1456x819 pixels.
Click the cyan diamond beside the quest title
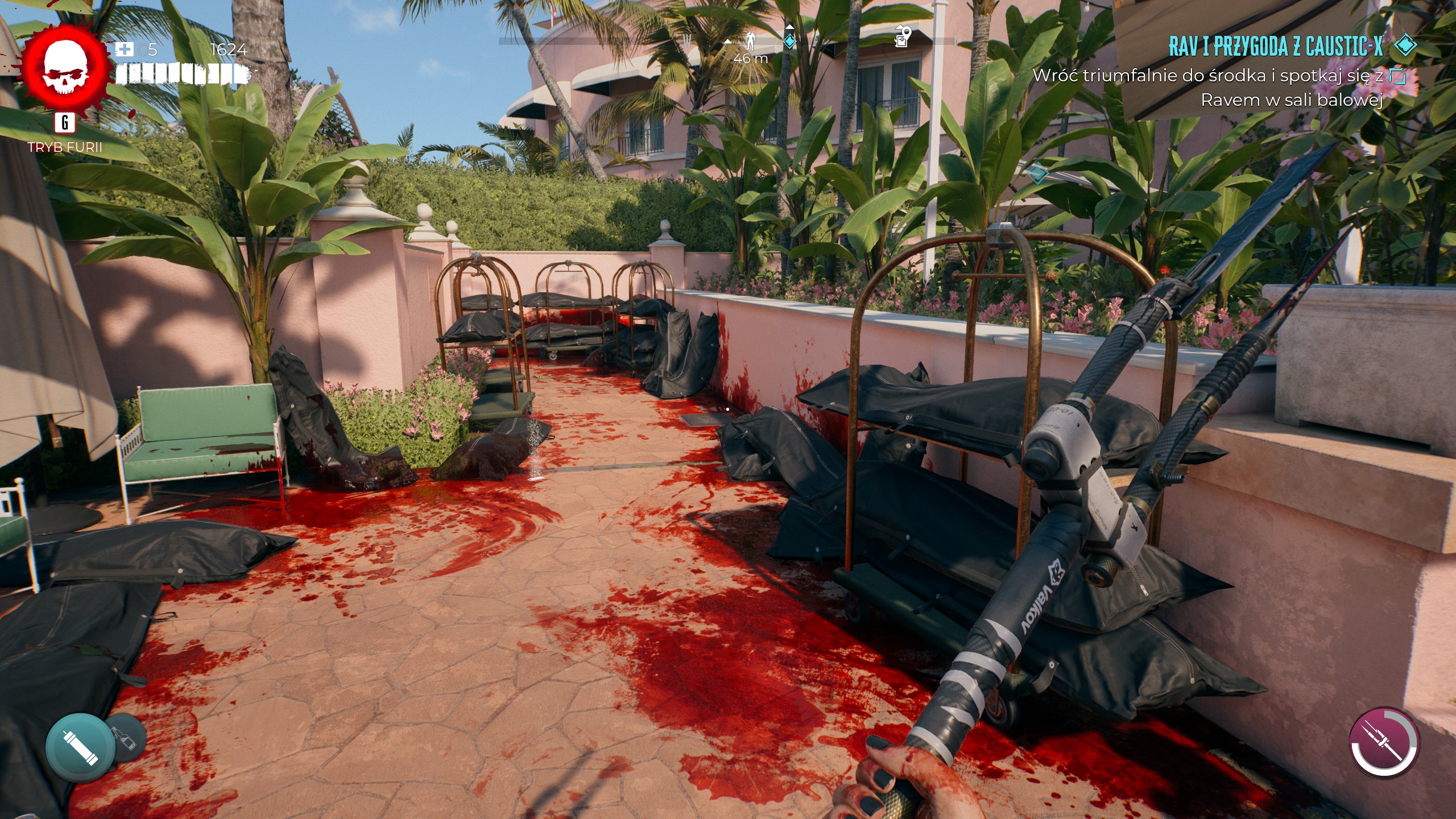(x=1406, y=47)
